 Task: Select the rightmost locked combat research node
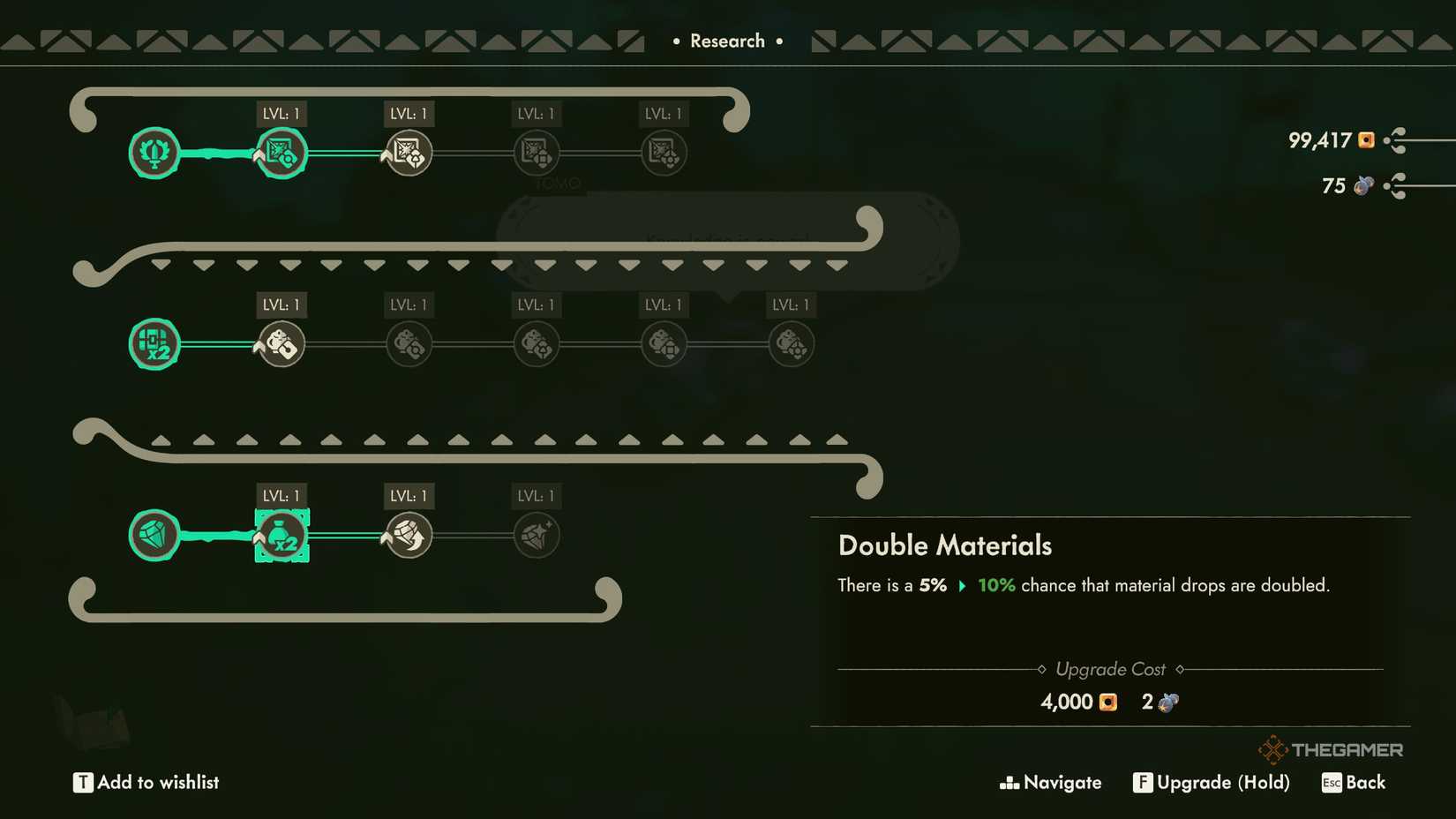(664, 152)
